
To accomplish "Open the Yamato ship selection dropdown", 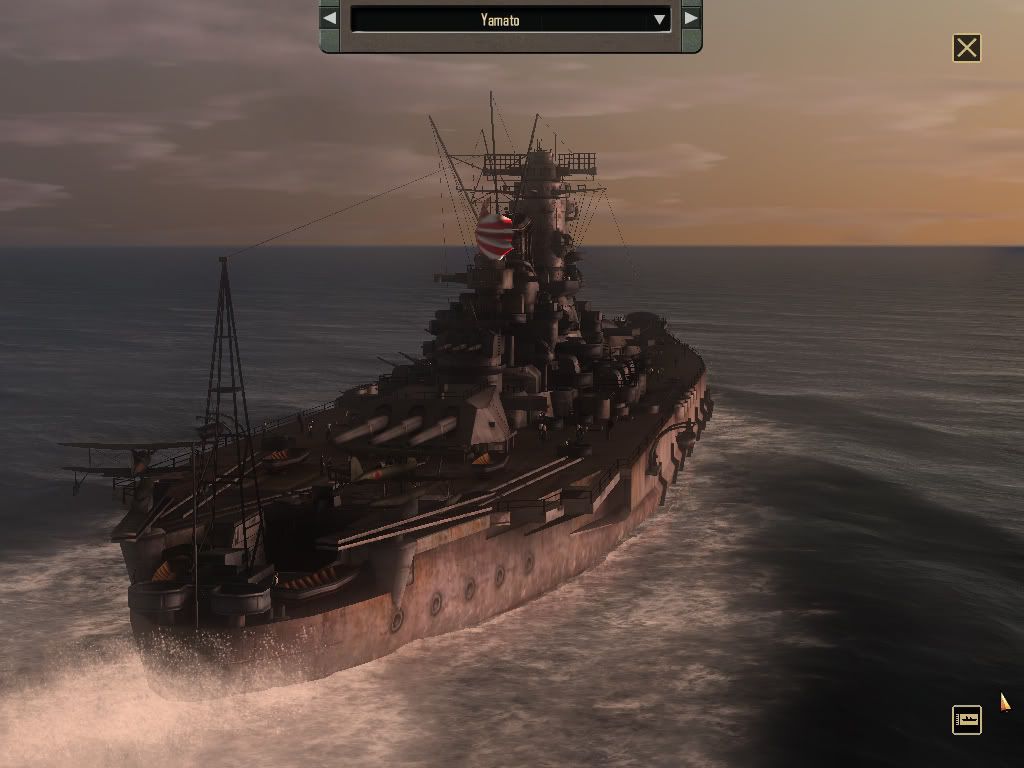I will coord(659,19).
